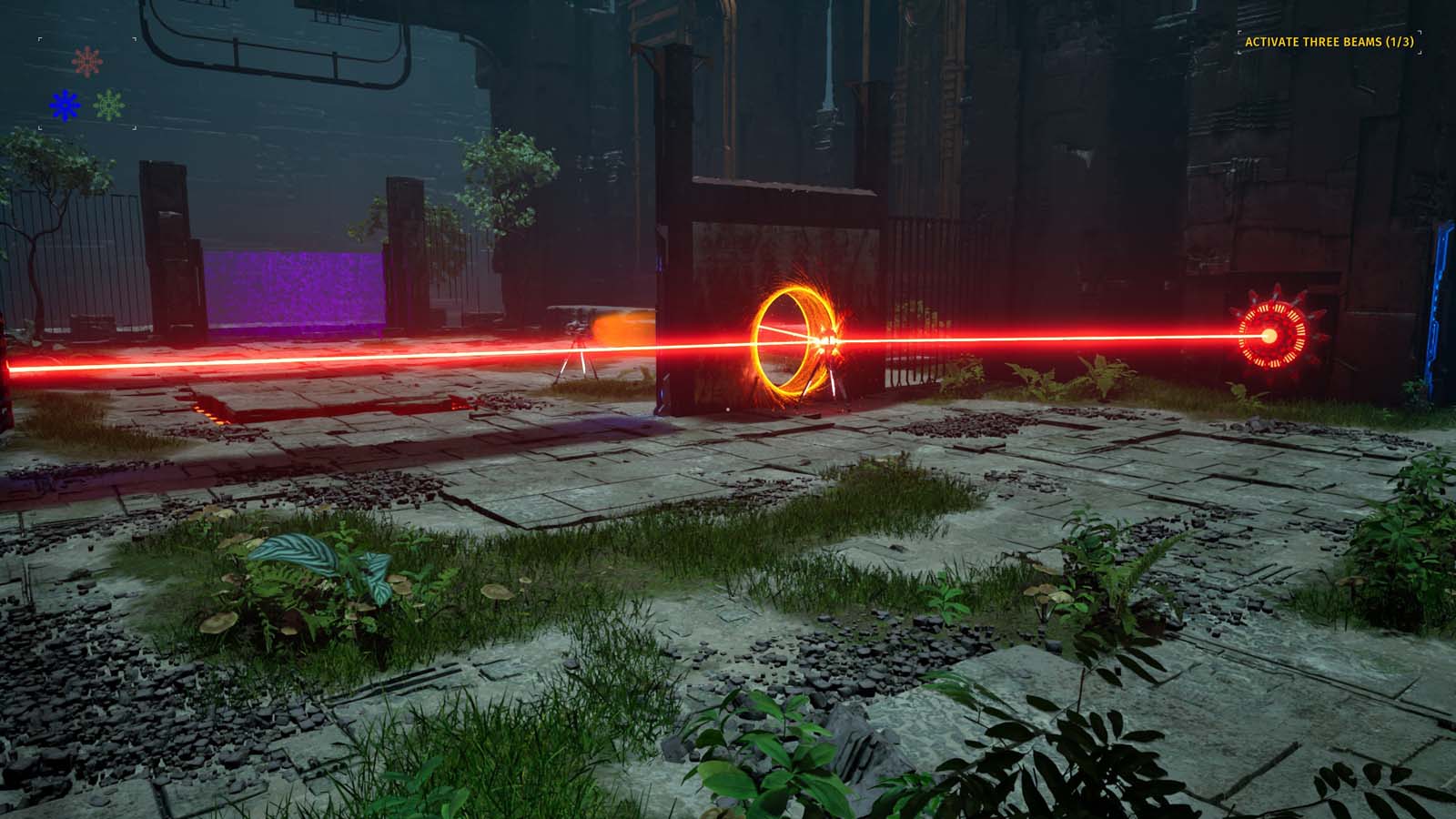Select the red snowflake progress icon
The width and height of the screenshot is (1456, 819).
point(87,61)
